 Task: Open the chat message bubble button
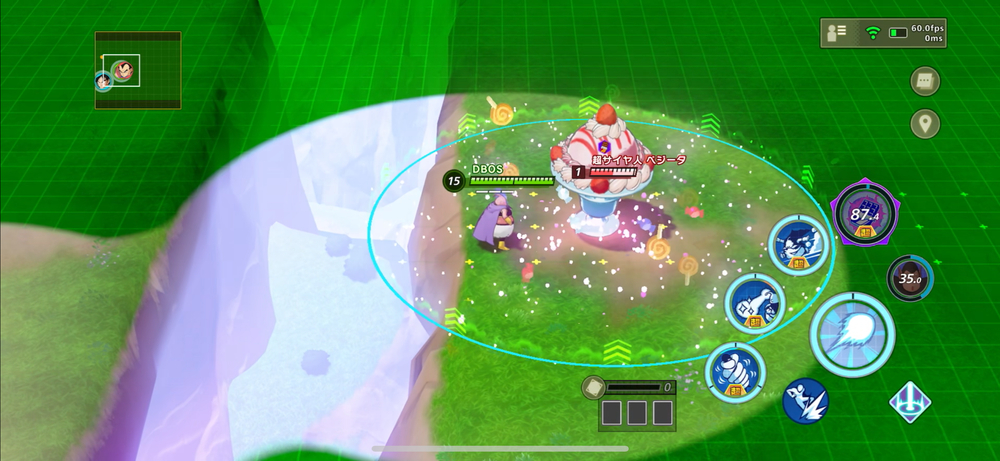925,81
